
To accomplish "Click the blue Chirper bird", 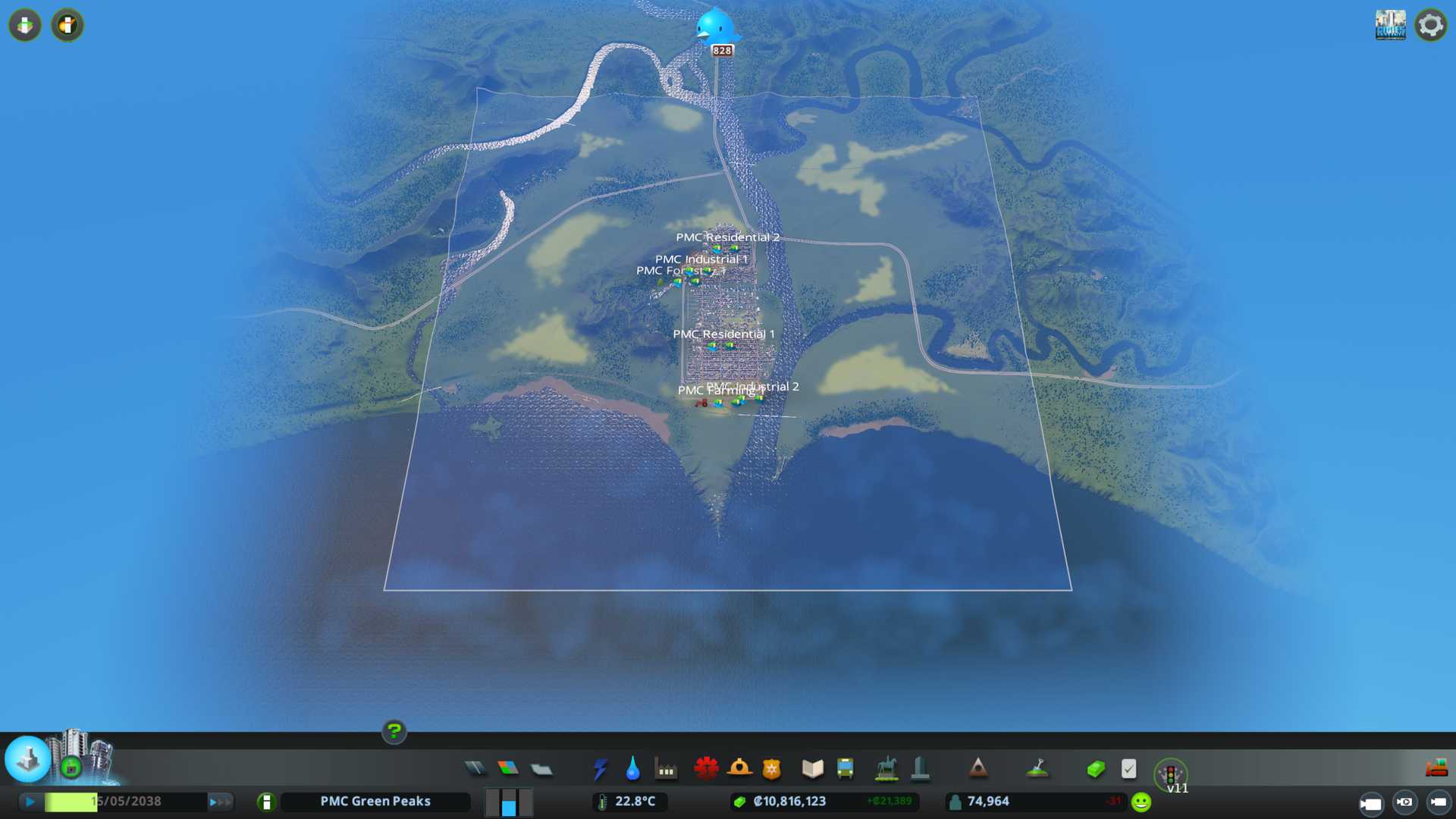I will (x=714, y=27).
